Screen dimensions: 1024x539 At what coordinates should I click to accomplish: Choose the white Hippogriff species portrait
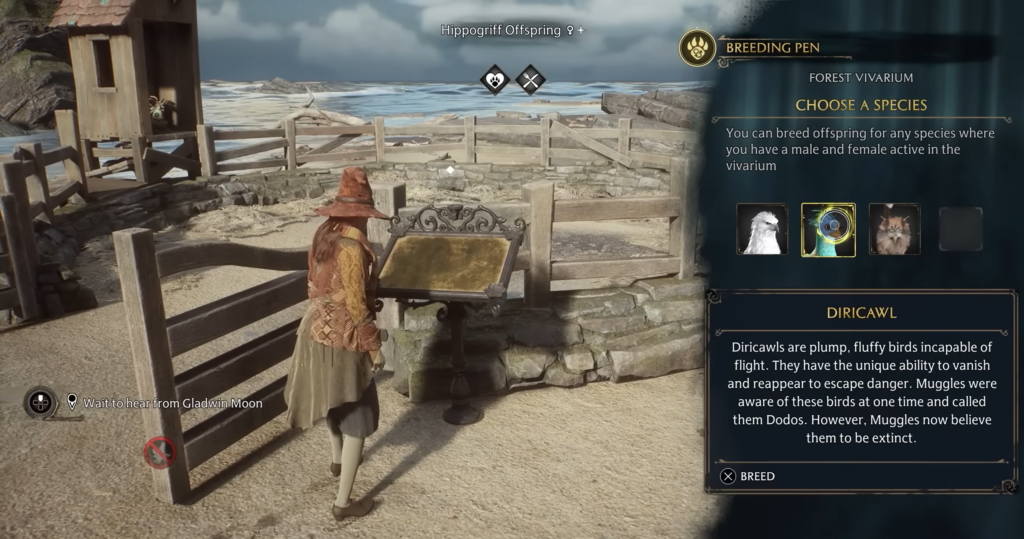pos(762,229)
